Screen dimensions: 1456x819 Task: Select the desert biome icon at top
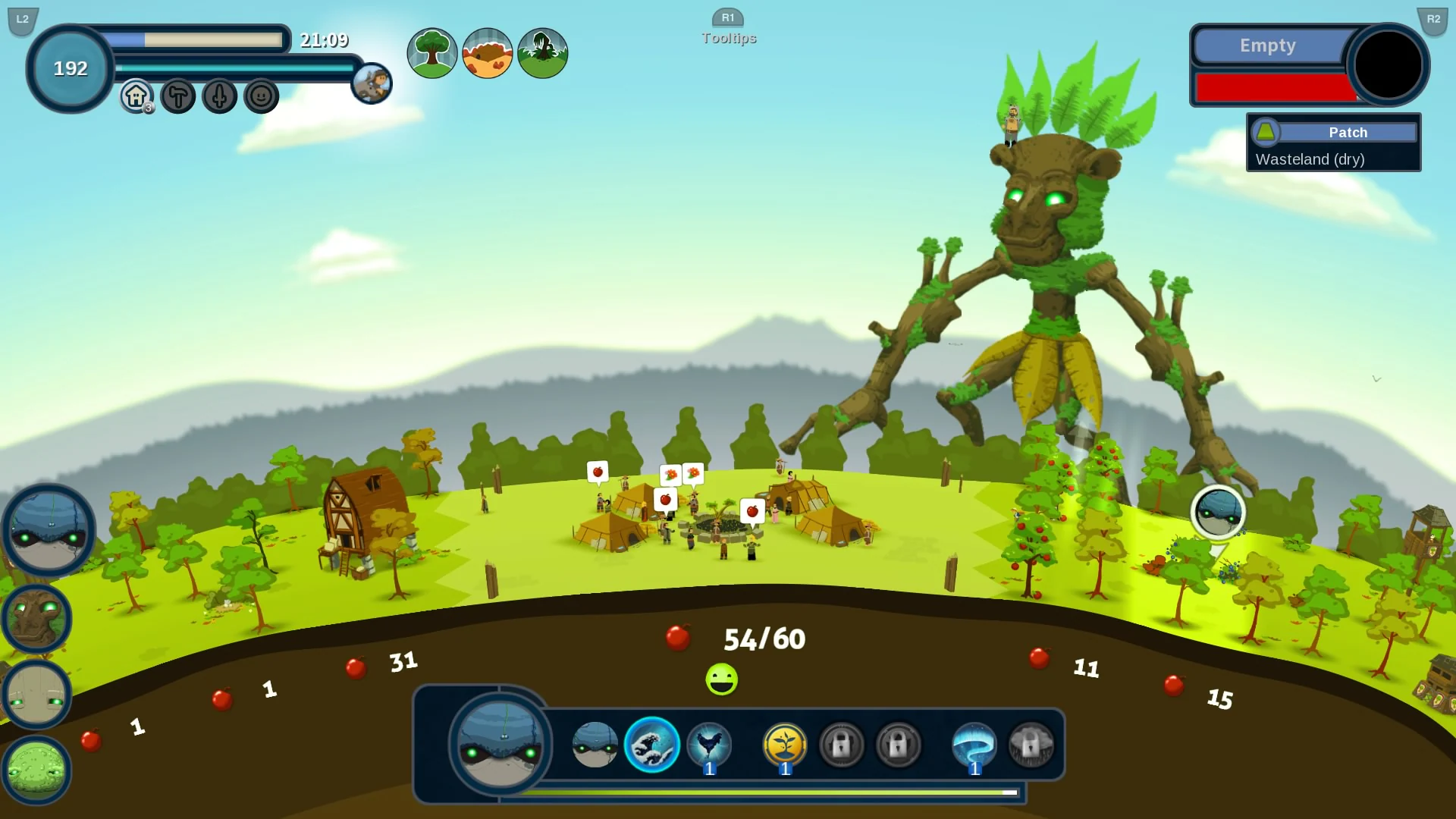pyautogui.click(x=487, y=52)
